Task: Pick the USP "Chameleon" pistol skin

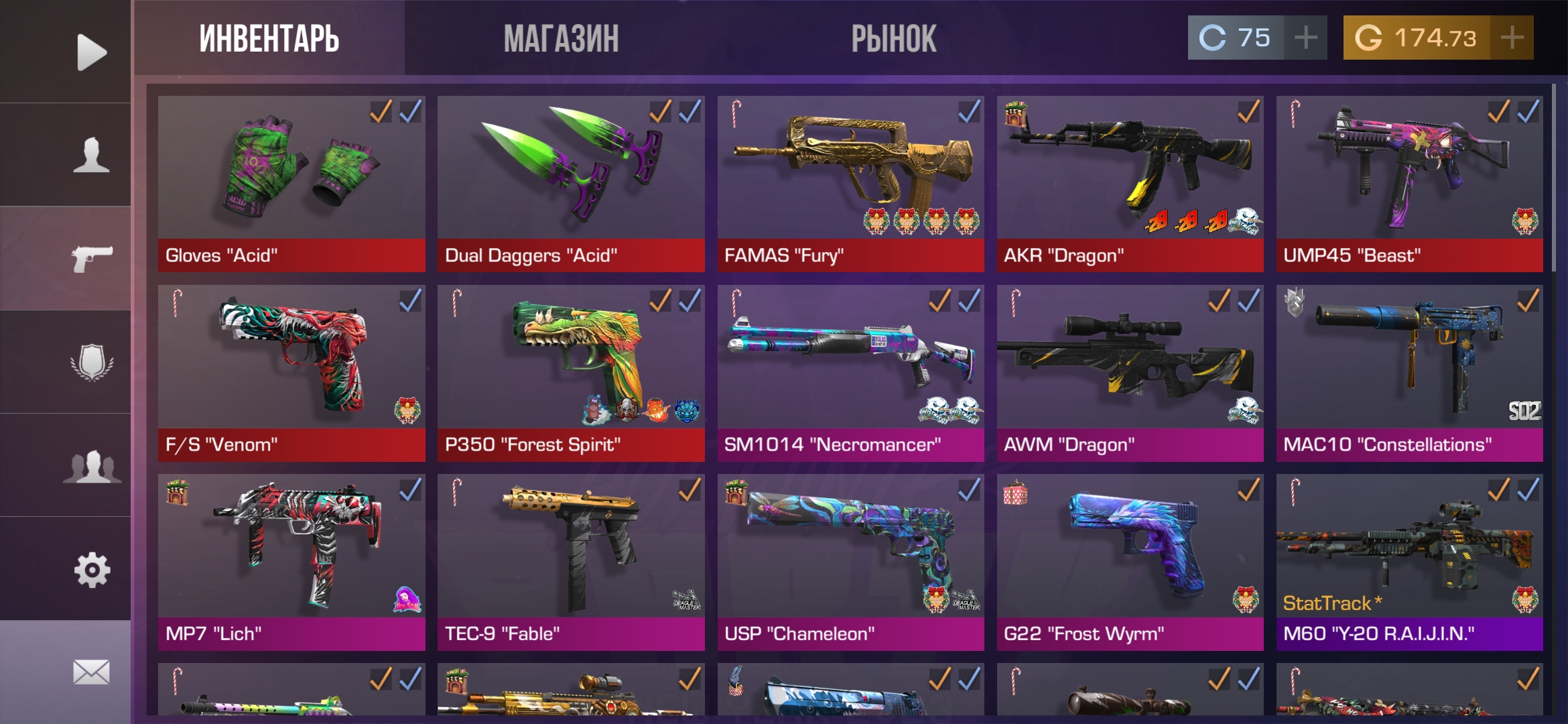Action: tap(850, 562)
